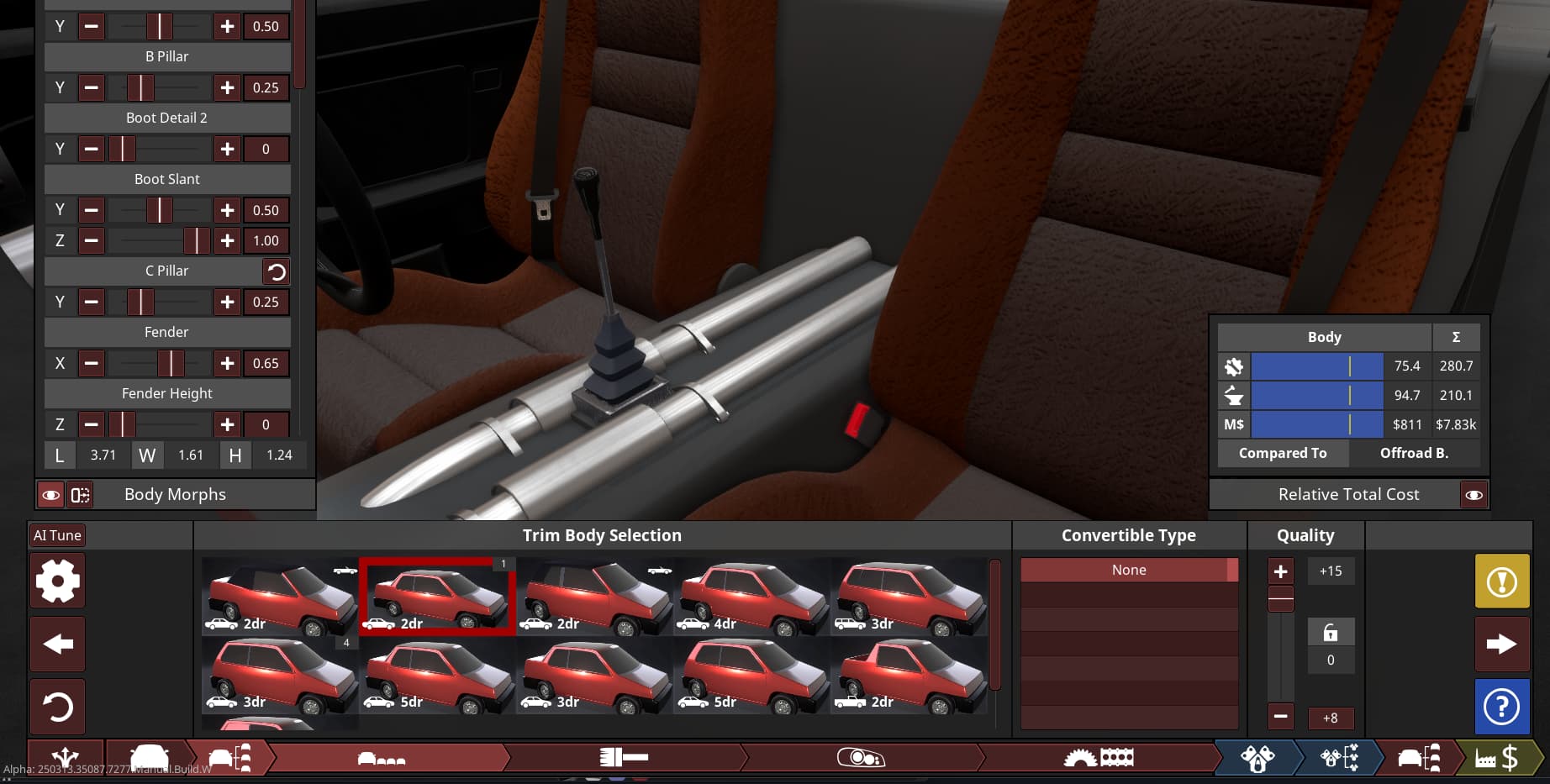This screenshot has height=784, width=1550.
Task: Switch to the headlight fixtures tab
Action: point(861,758)
